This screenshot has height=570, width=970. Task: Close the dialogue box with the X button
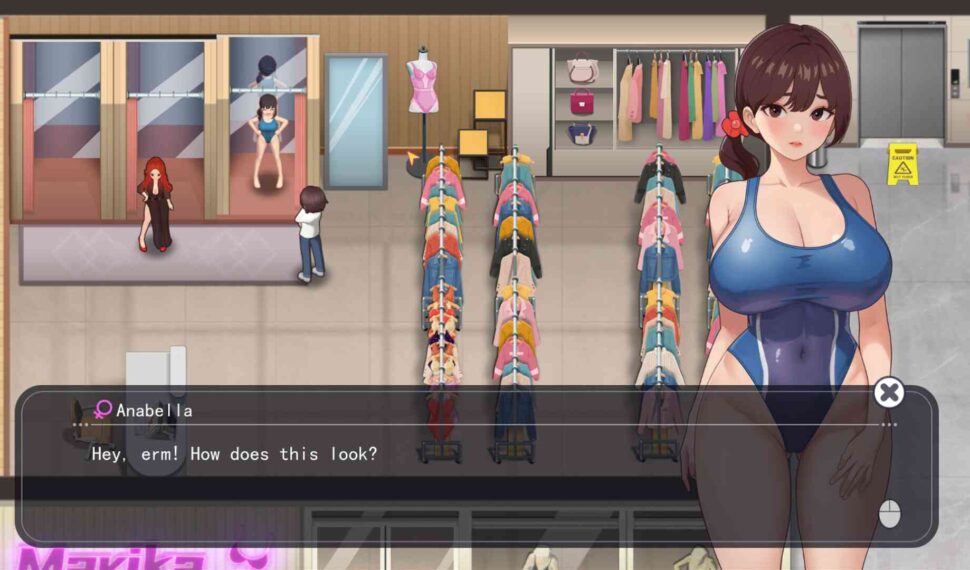[888, 392]
